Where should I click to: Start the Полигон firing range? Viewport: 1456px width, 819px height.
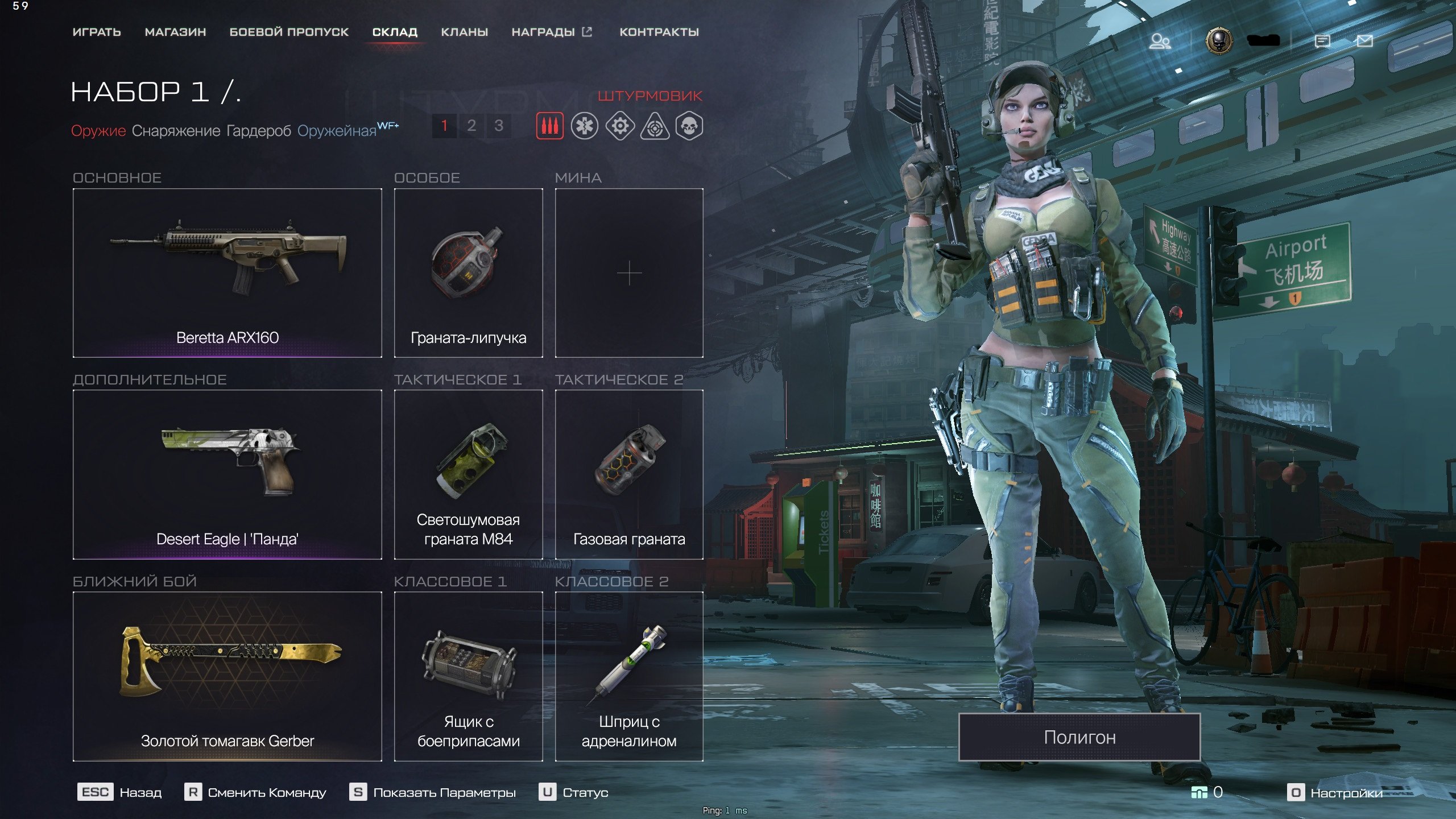coord(1079,737)
